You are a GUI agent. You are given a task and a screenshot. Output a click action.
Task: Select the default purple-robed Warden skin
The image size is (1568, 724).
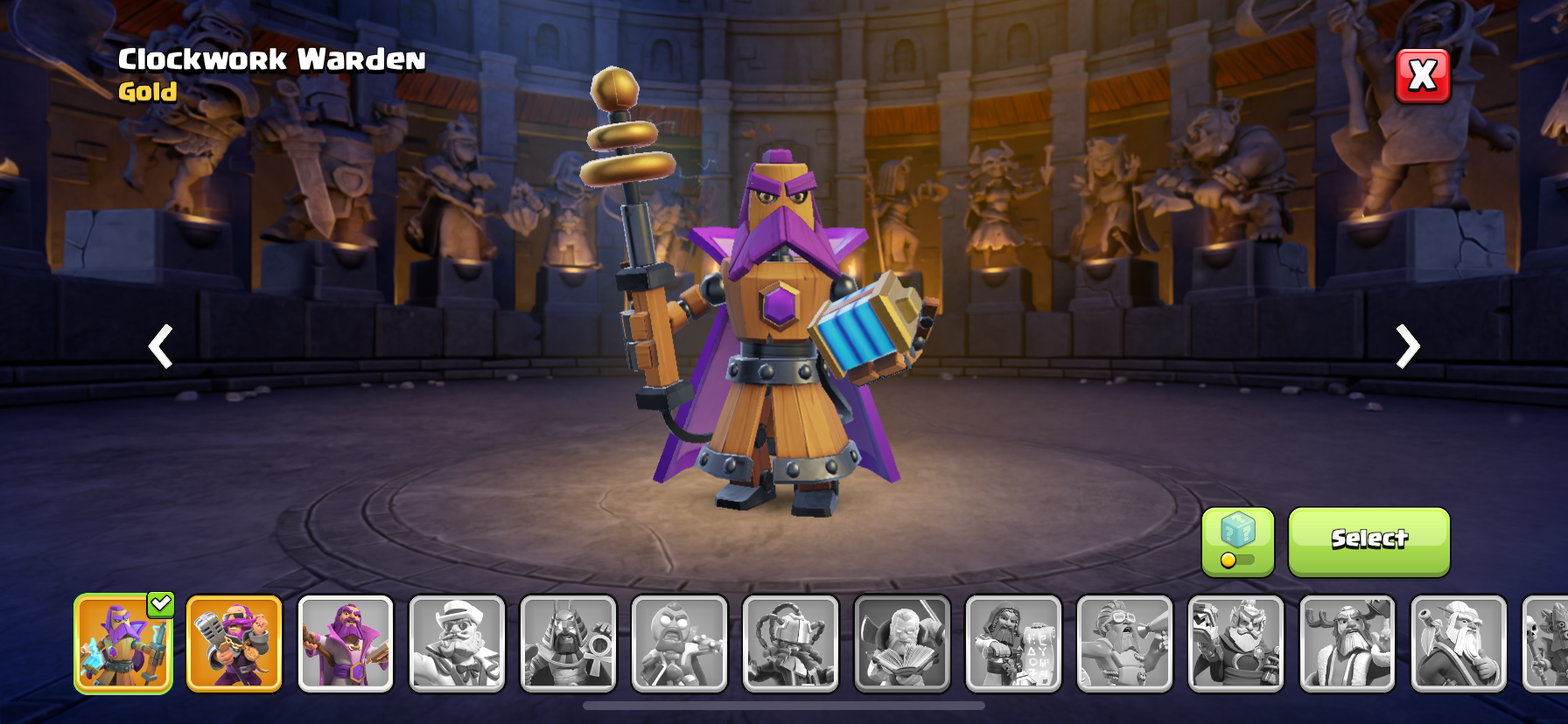[x=346, y=644]
